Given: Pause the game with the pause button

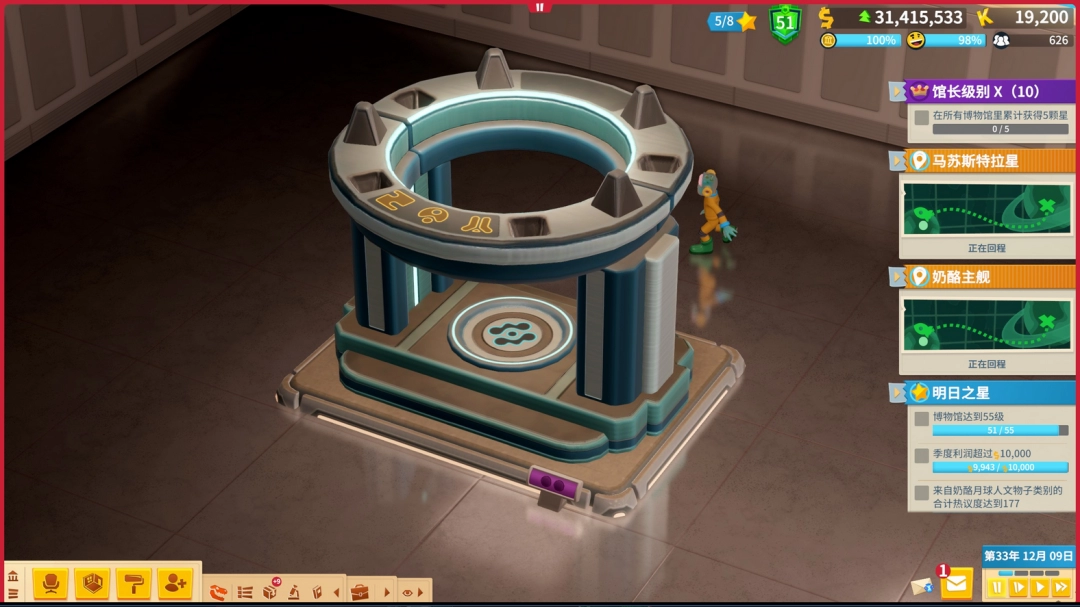Looking at the screenshot, I should pyautogui.click(x=997, y=587).
